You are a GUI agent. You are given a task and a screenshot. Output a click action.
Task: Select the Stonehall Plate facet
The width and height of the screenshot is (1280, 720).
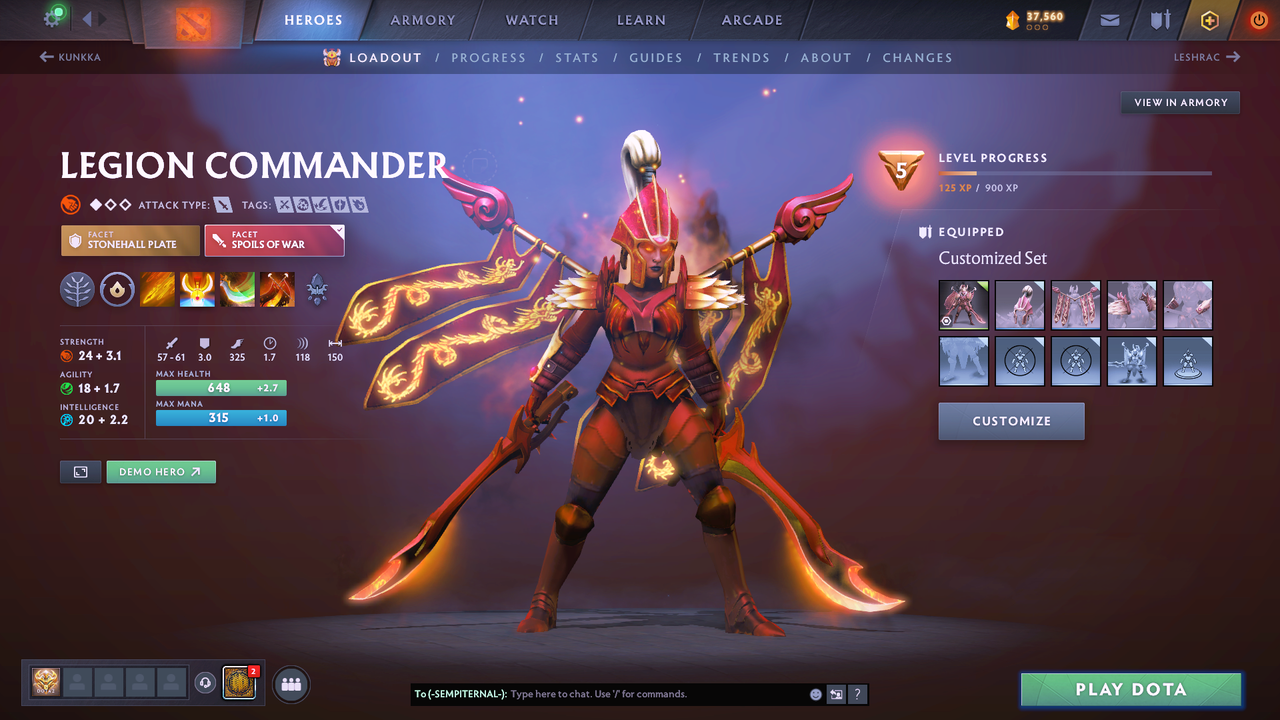click(130, 240)
